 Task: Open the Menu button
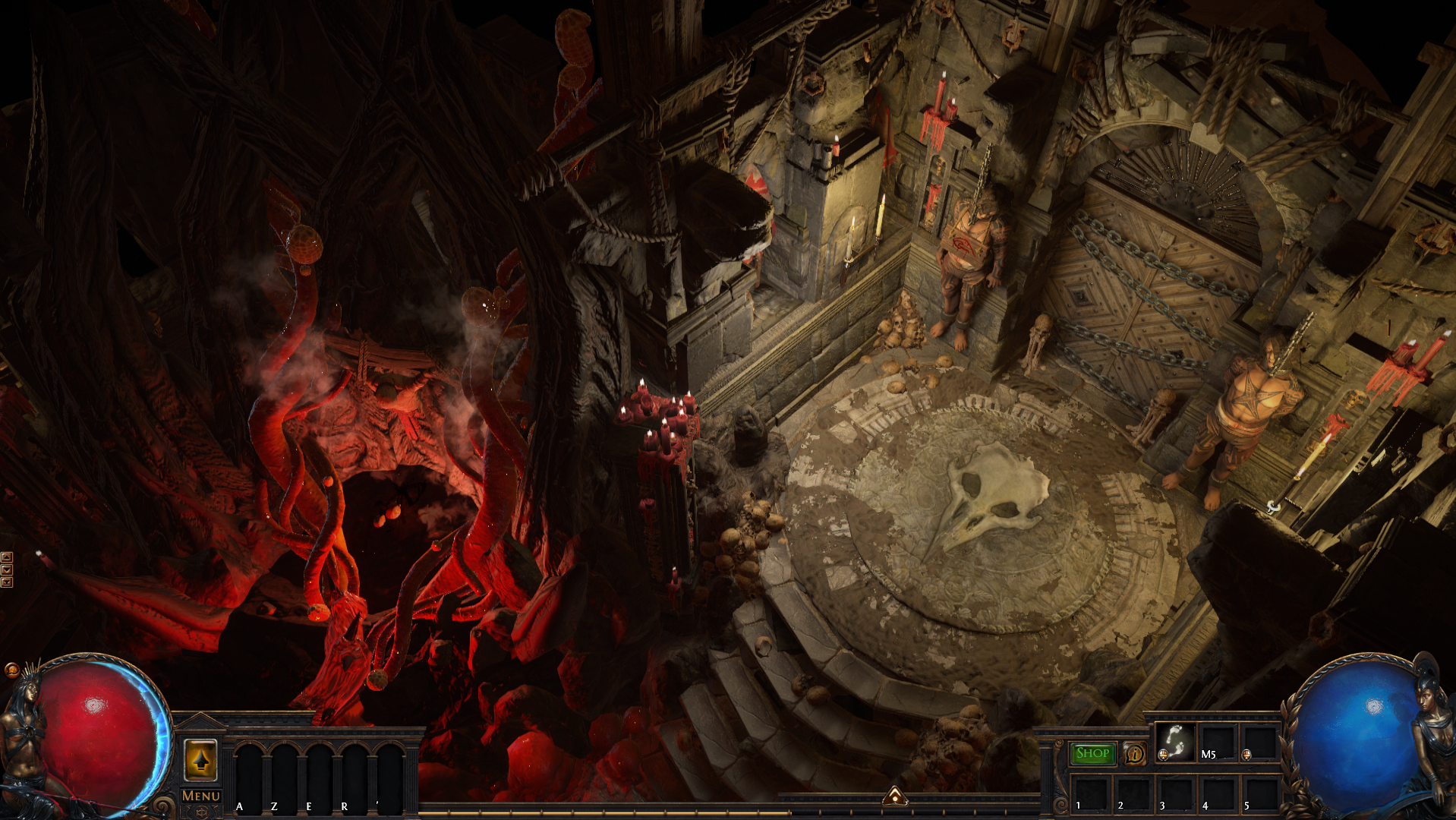tap(201, 796)
